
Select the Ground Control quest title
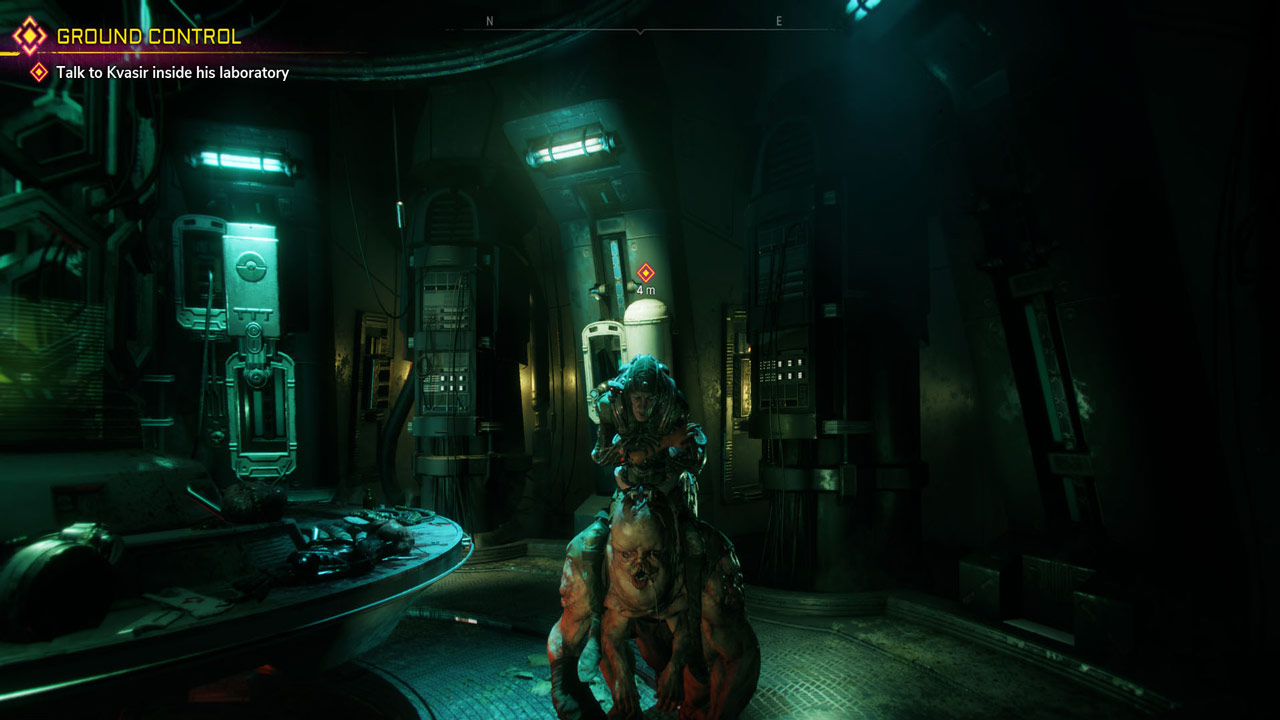coord(148,37)
